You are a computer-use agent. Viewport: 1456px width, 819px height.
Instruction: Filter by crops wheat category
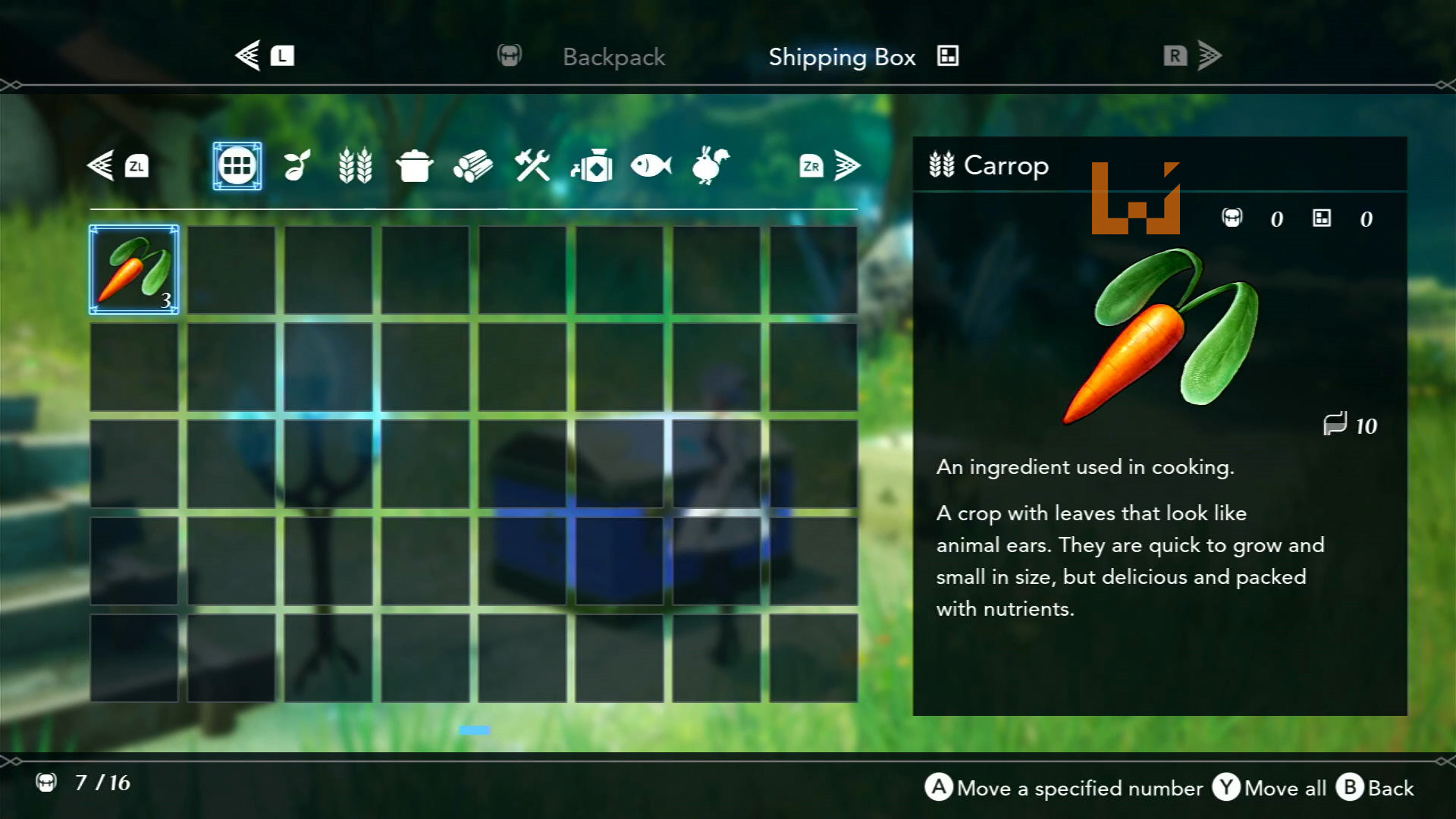click(355, 165)
